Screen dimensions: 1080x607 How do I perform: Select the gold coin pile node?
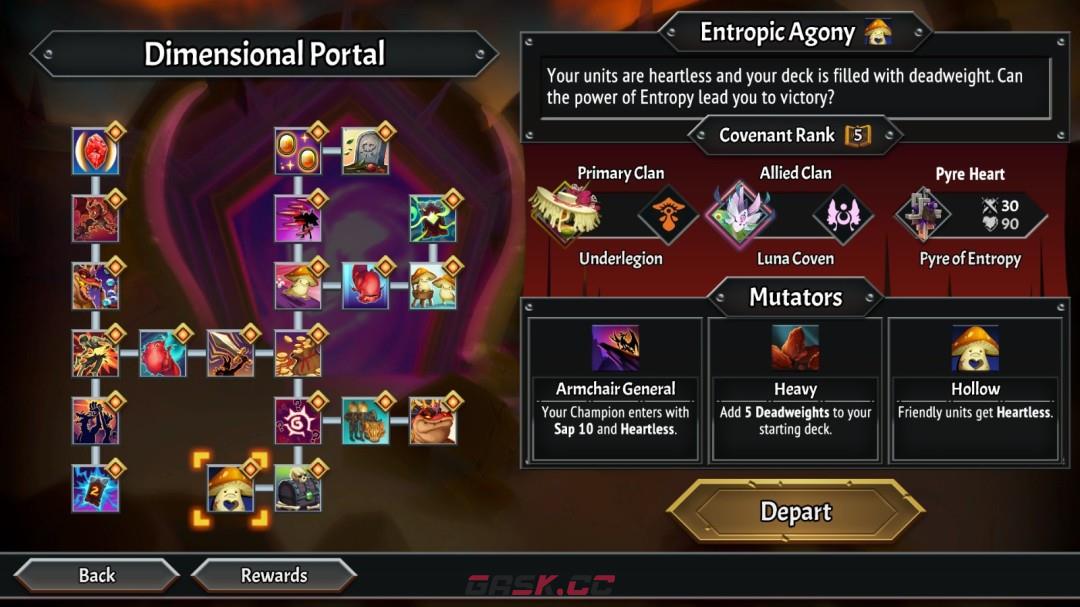pyautogui.click(x=297, y=353)
